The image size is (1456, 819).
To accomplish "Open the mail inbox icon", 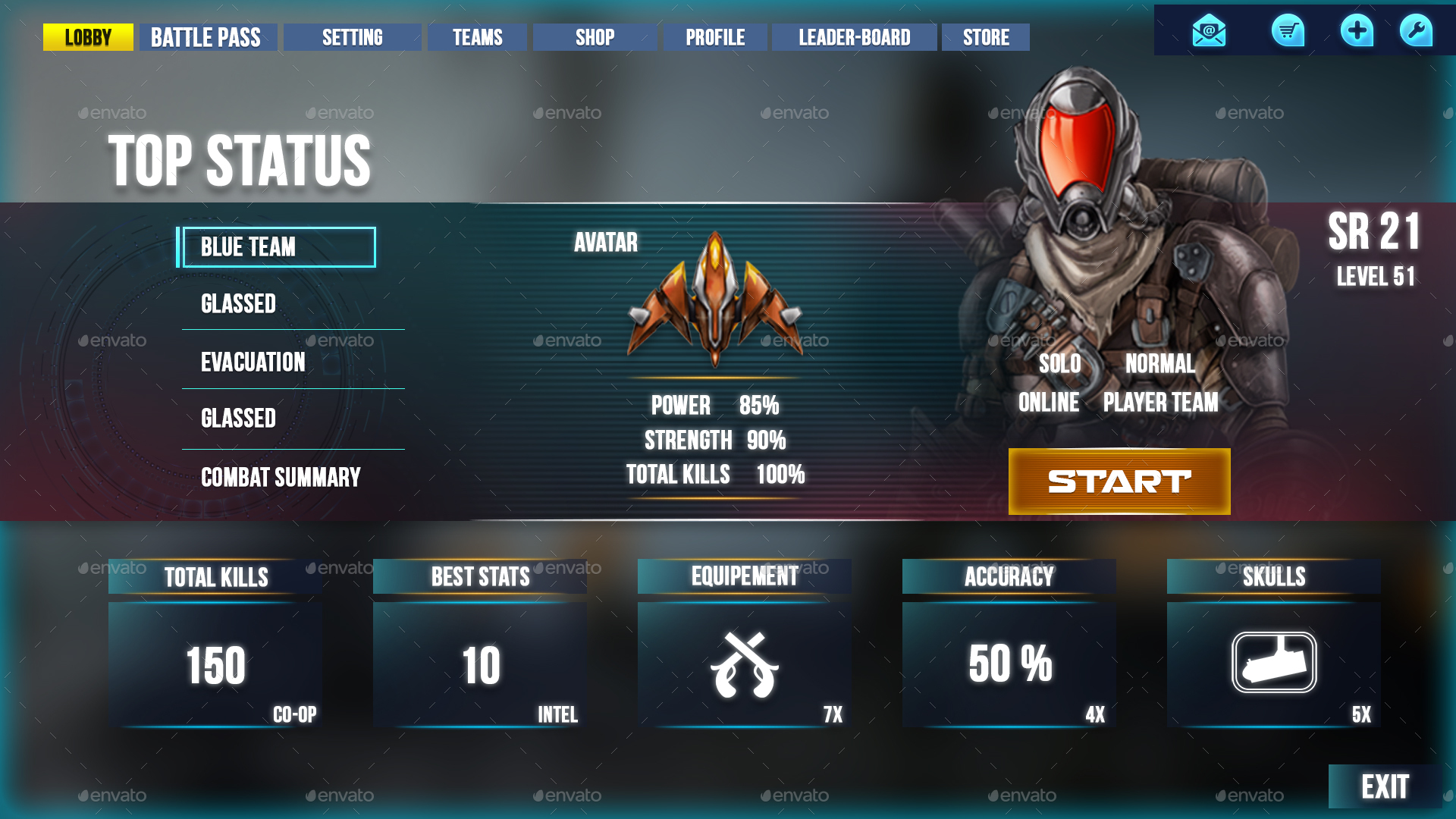I will tap(1211, 30).
